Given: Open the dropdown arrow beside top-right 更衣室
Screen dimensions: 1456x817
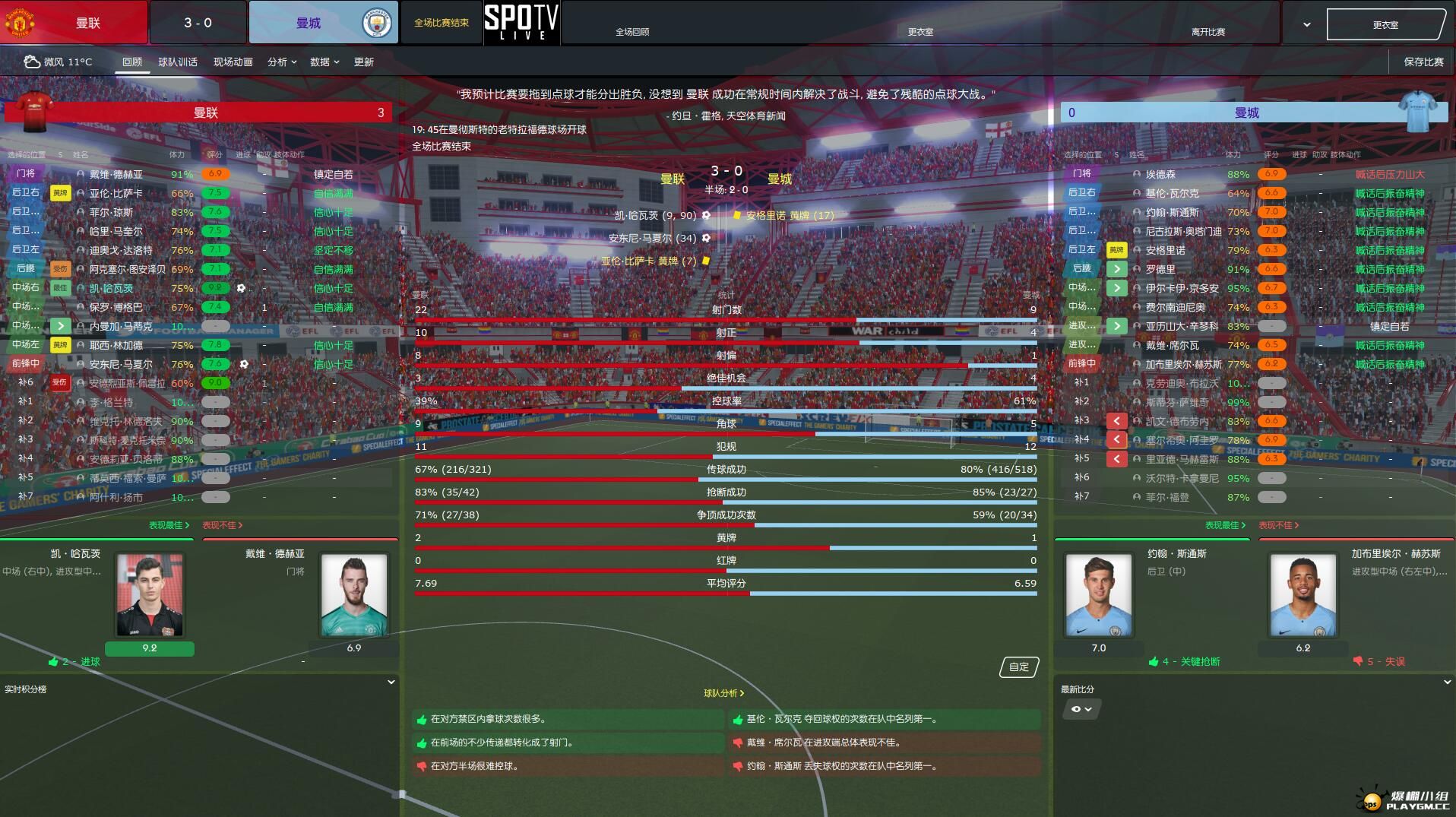Looking at the screenshot, I should coord(1306,24).
